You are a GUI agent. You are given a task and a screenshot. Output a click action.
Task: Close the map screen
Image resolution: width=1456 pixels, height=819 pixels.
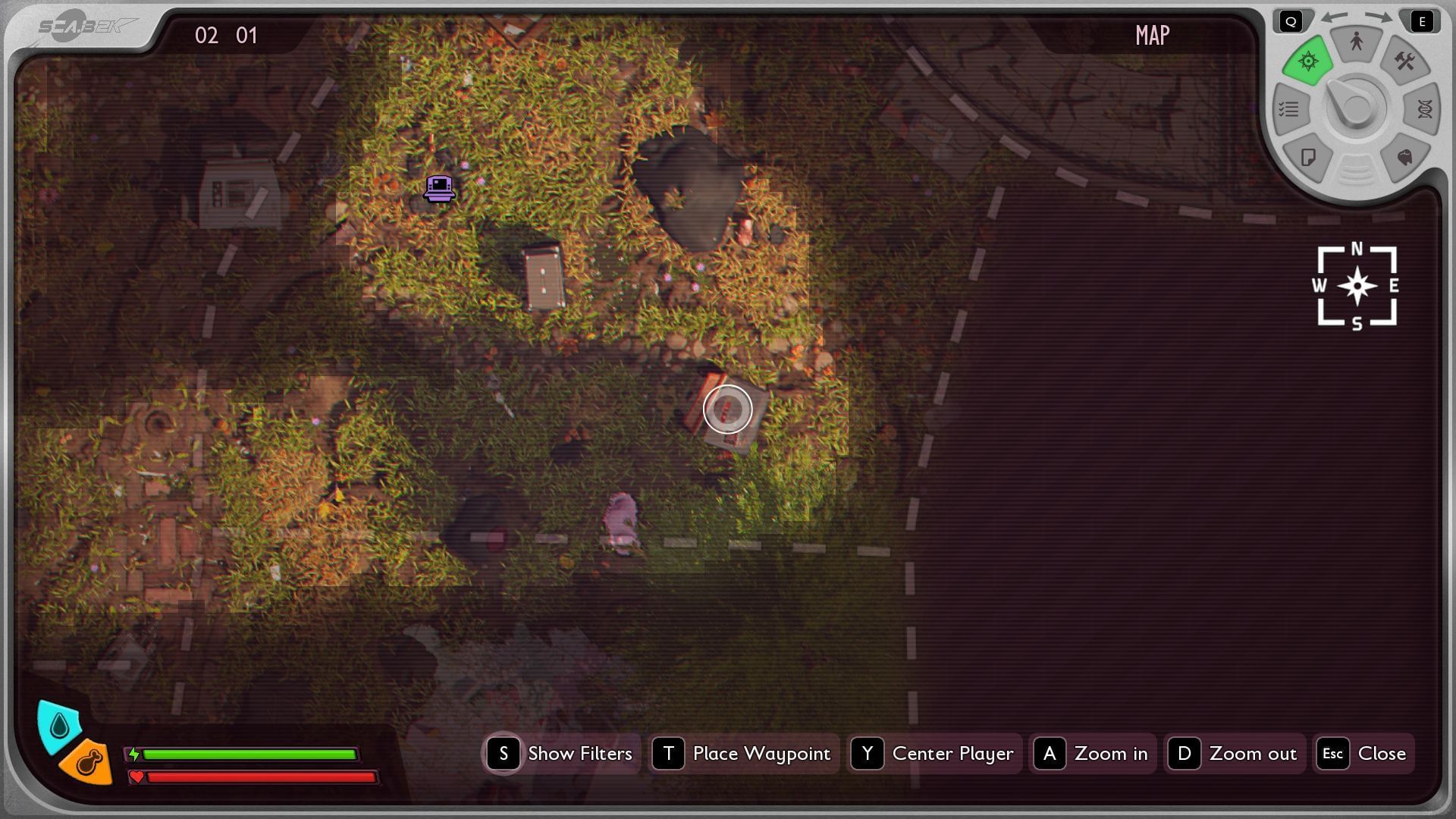(x=1363, y=753)
